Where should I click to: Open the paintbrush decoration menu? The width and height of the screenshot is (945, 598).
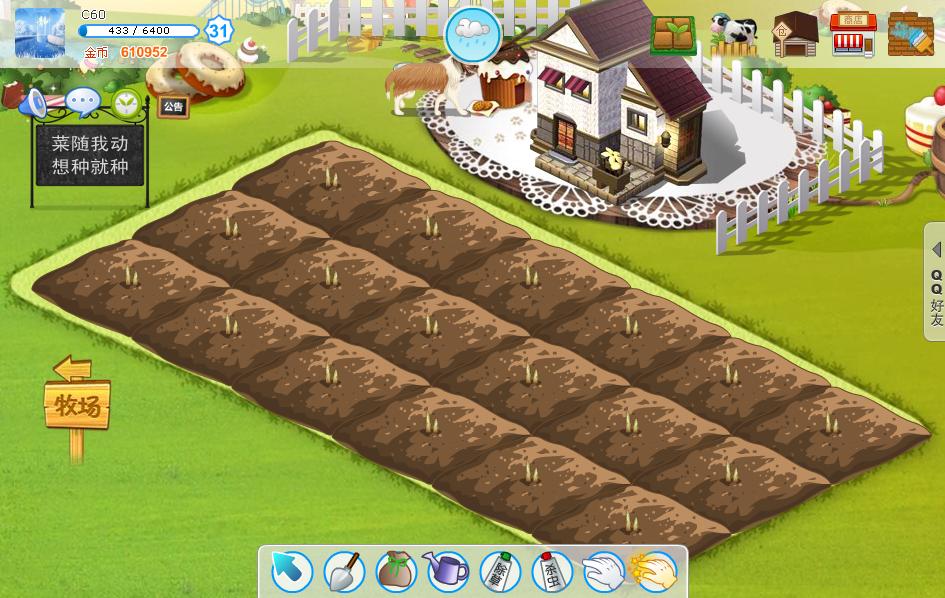tap(910, 33)
